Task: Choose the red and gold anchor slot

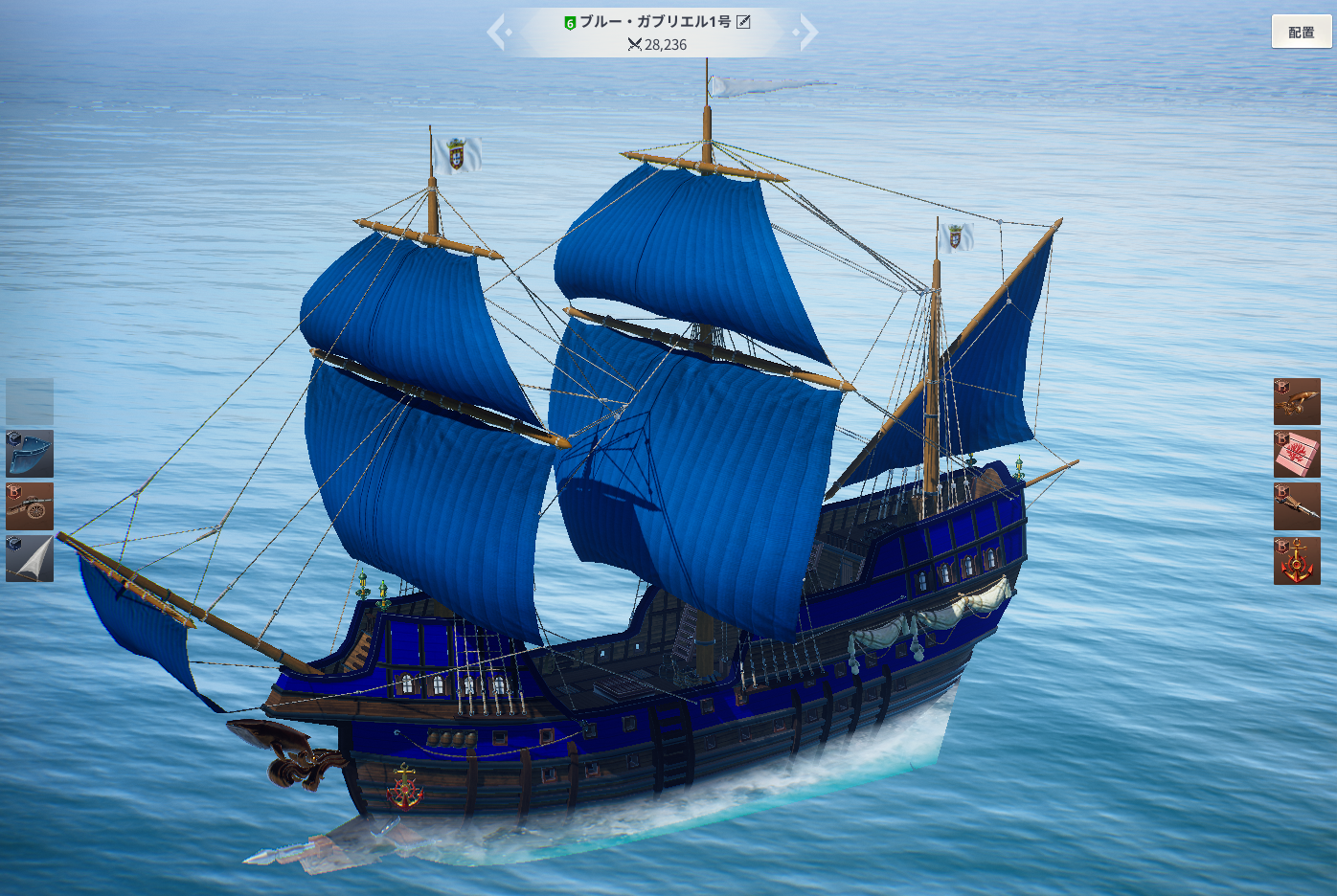Action: [x=1297, y=561]
